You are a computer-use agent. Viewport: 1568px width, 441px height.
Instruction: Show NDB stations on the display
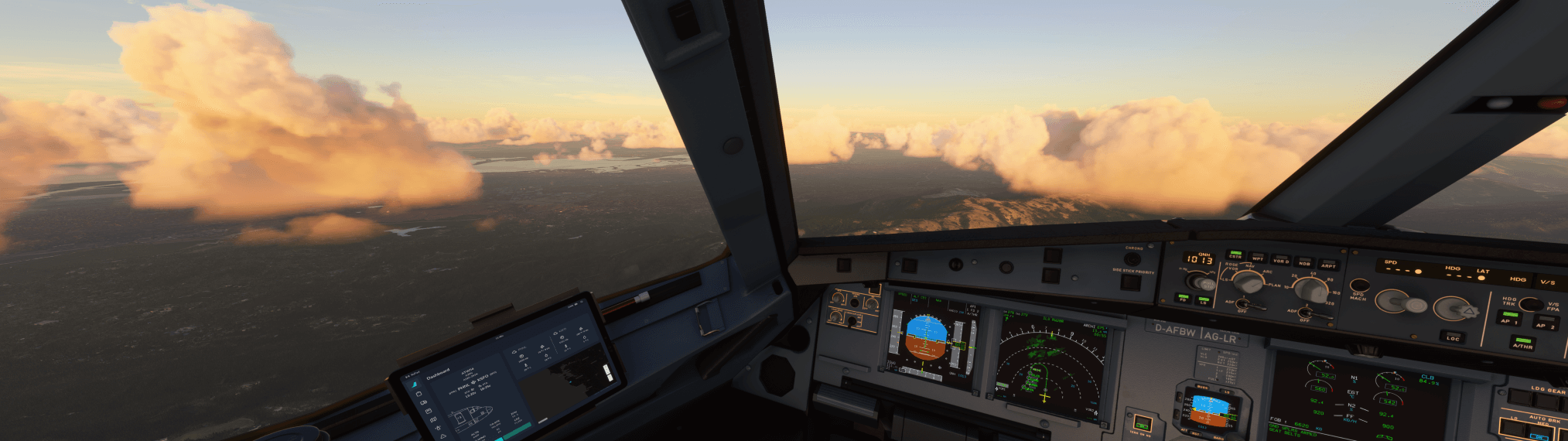pos(1304,262)
